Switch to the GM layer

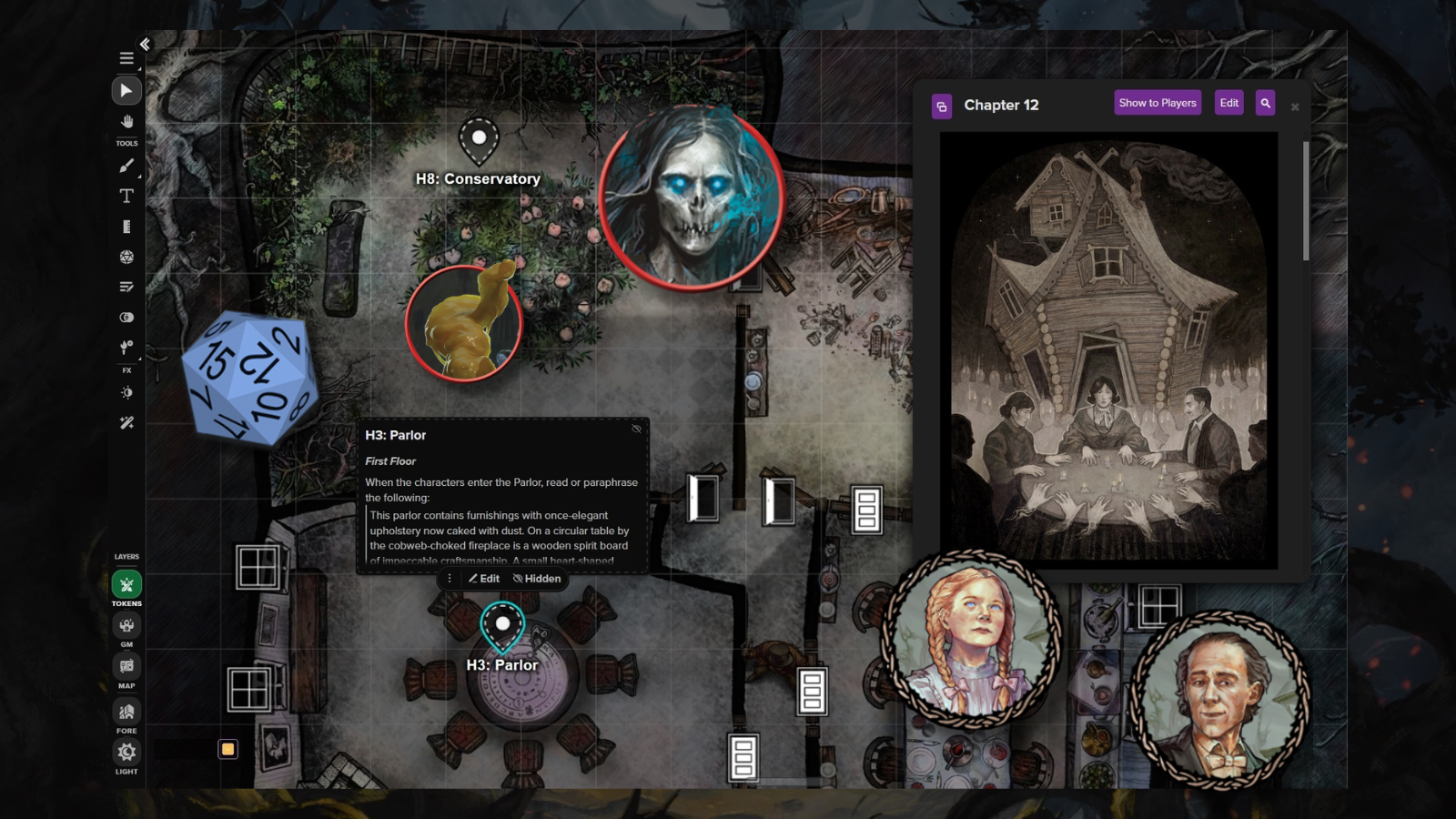pyautogui.click(x=126, y=625)
